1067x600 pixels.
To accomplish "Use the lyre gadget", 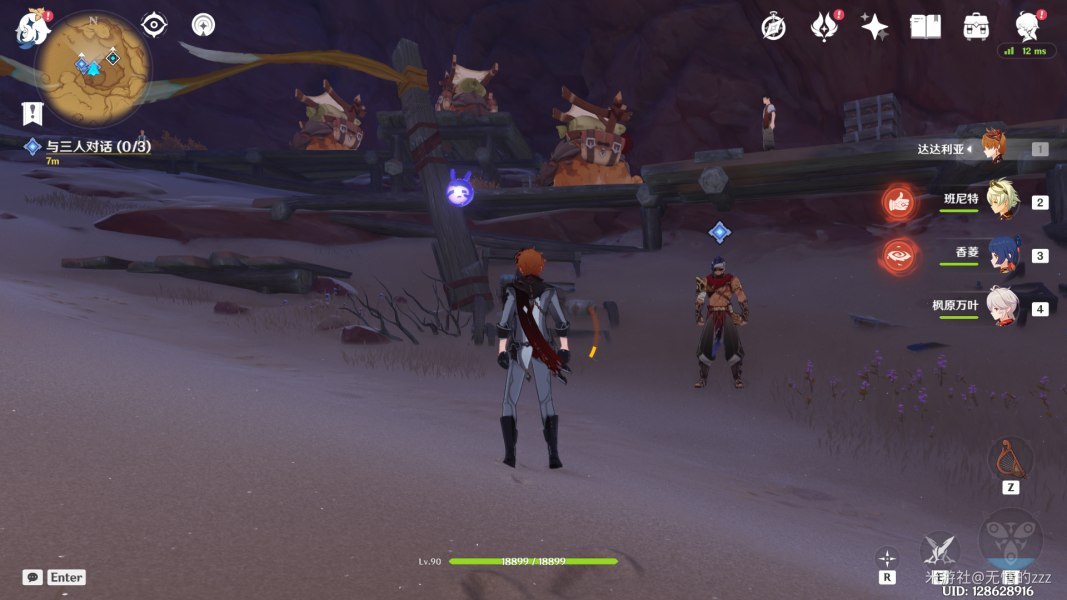I will pos(1010,458).
